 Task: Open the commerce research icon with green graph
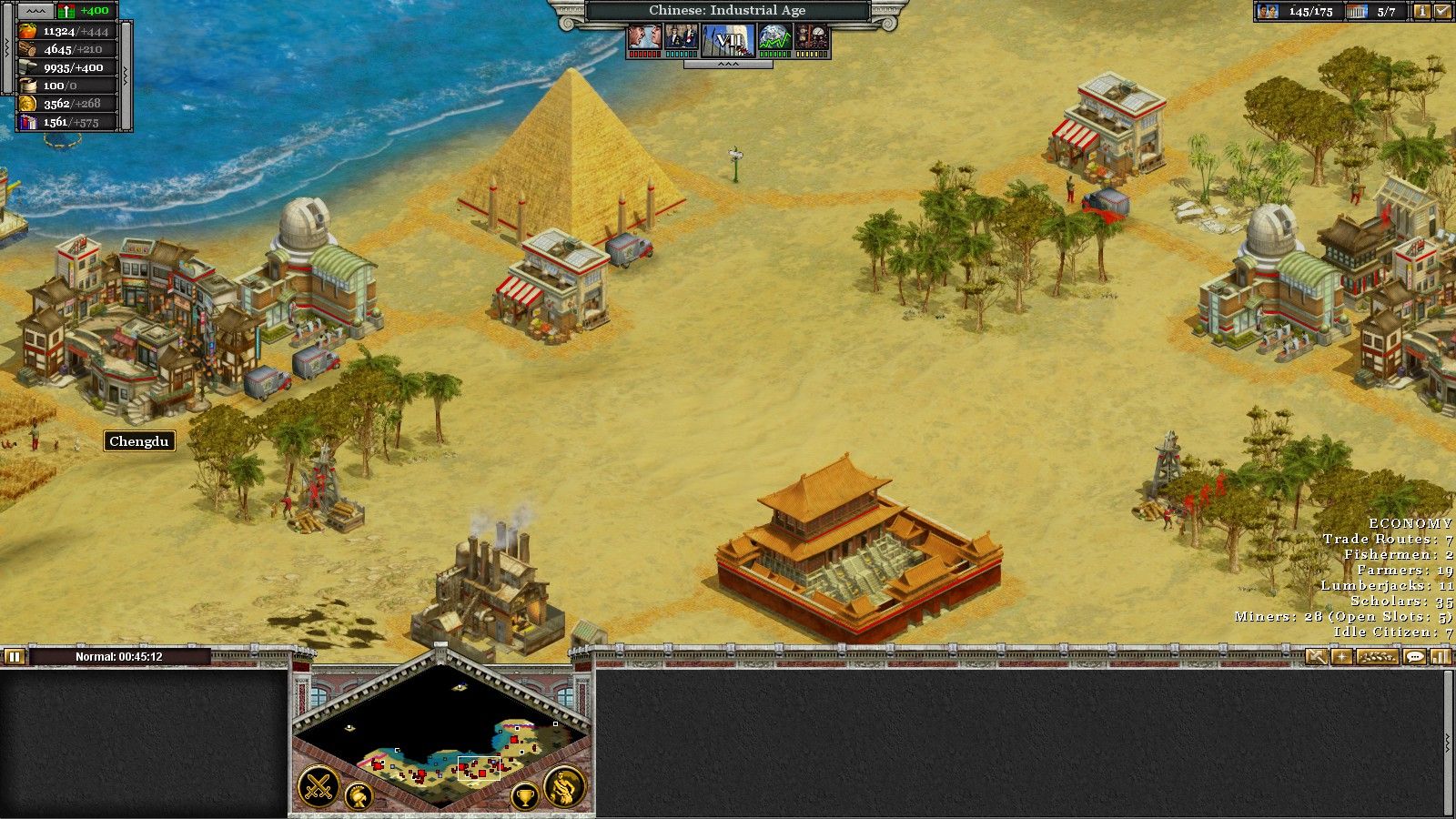click(x=774, y=38)
